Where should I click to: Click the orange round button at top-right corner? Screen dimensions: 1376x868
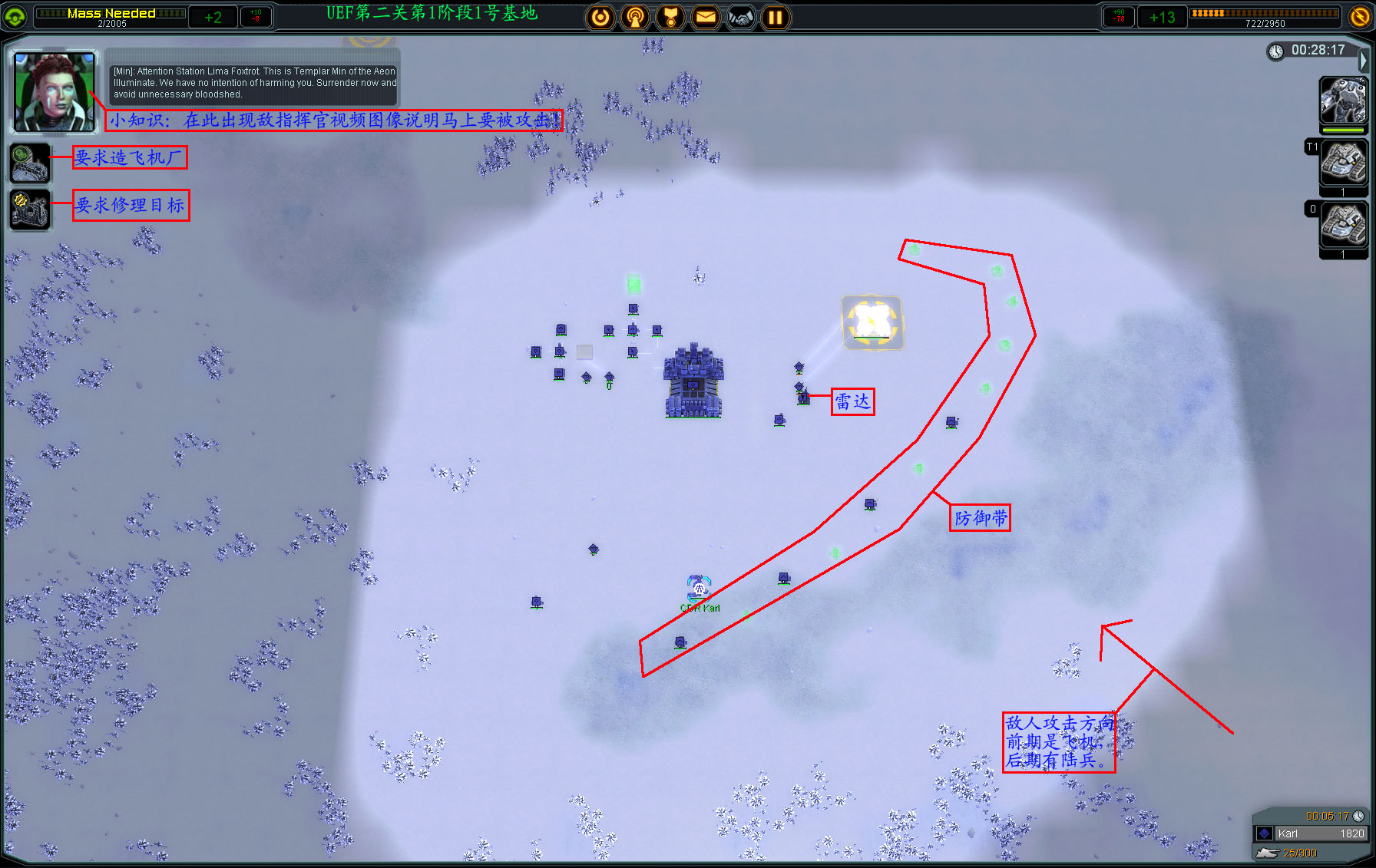coord(1359,16)
